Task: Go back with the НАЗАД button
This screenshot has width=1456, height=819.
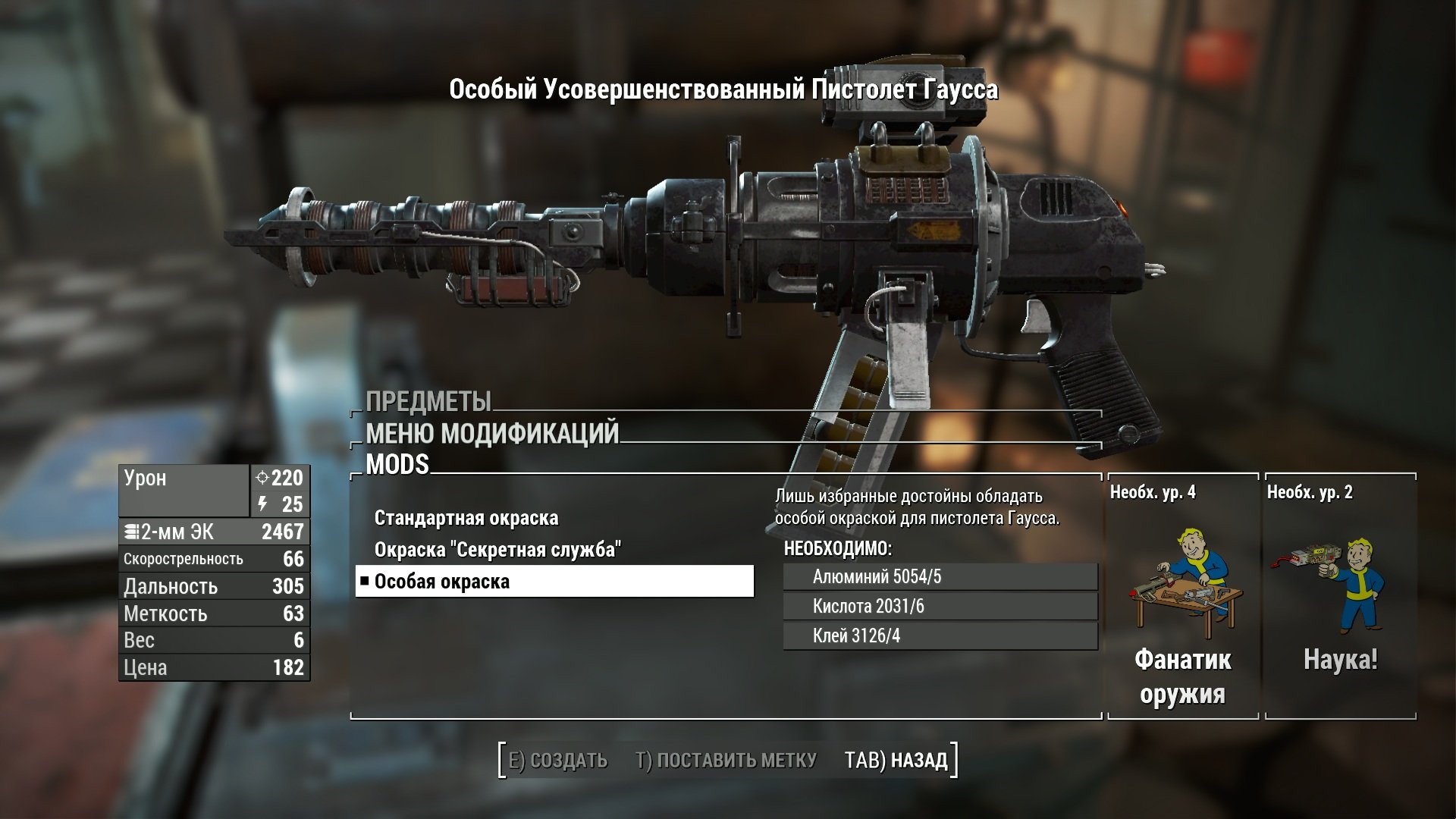Action: pos(896,760)
